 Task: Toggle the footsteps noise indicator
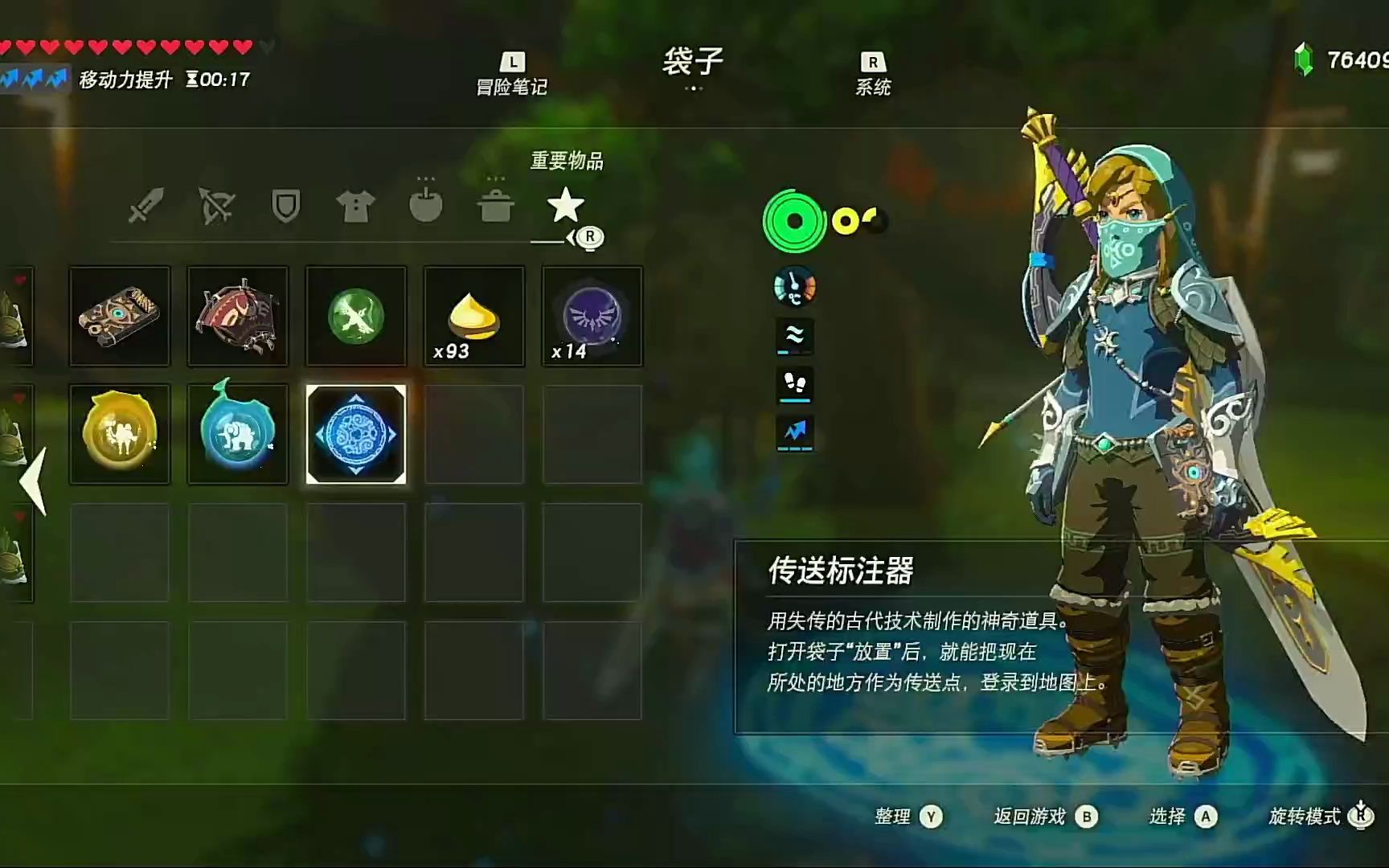(x=794, y=386)
